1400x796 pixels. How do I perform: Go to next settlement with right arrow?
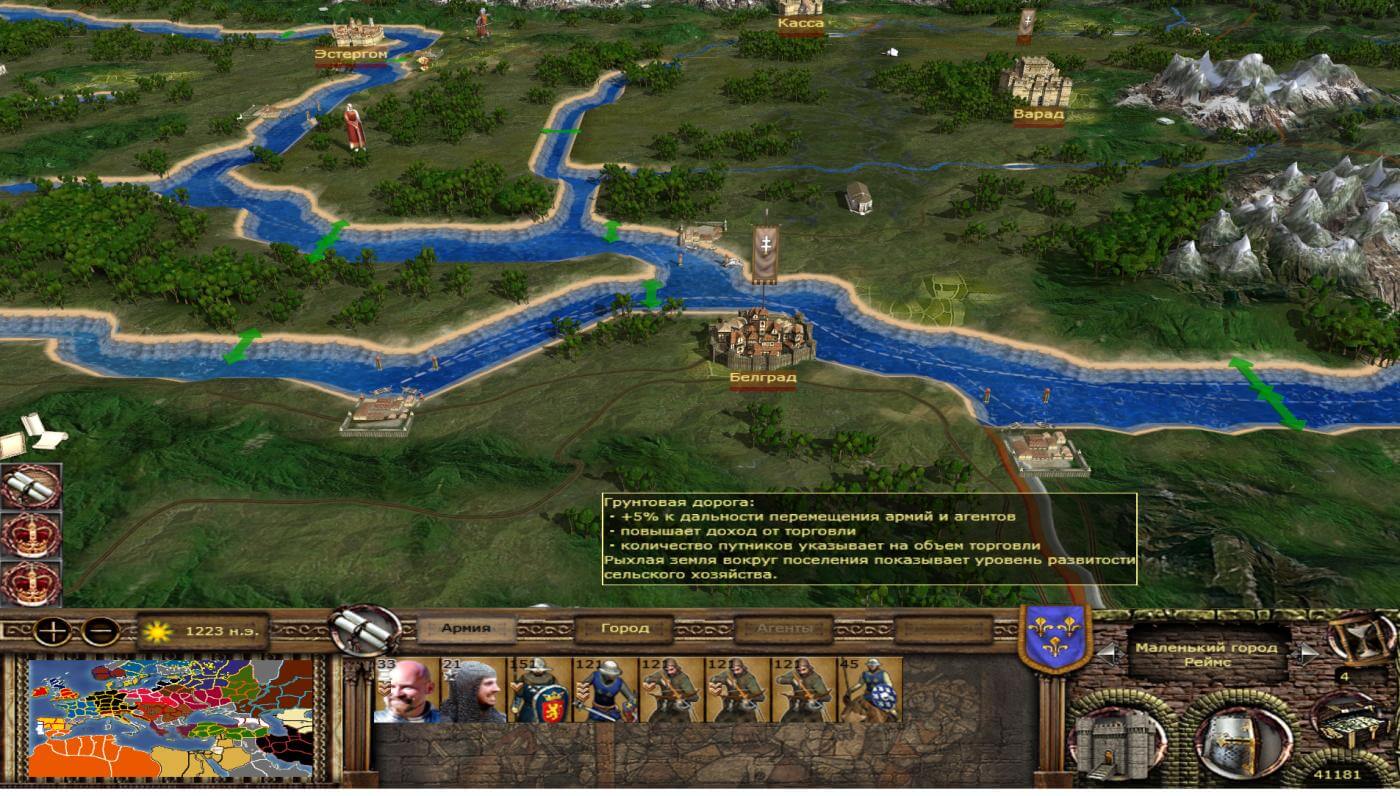pyautogui.click(x=1305, y=653)
